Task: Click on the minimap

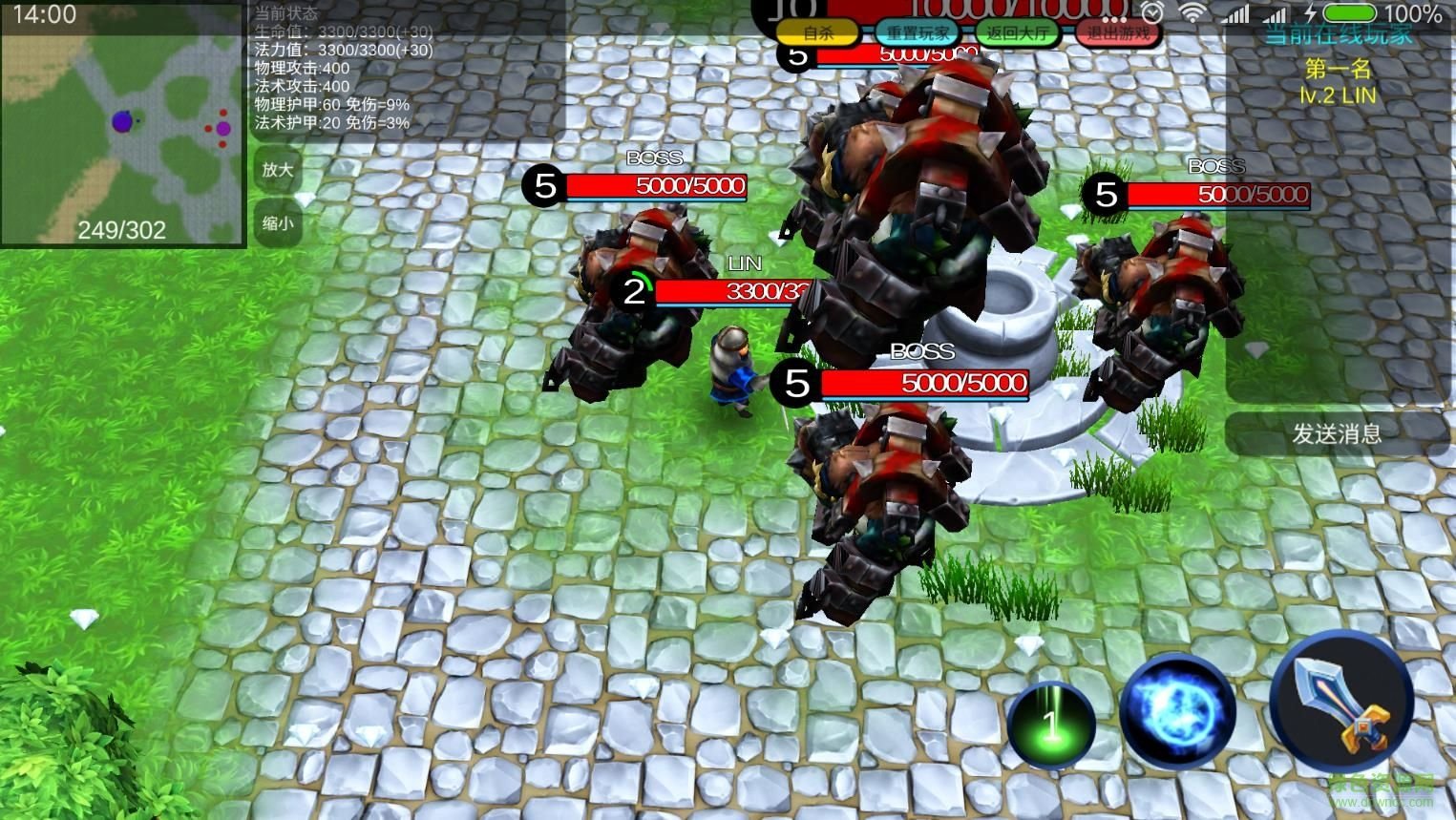Action: pyautogui.click(x=122, y=124)
